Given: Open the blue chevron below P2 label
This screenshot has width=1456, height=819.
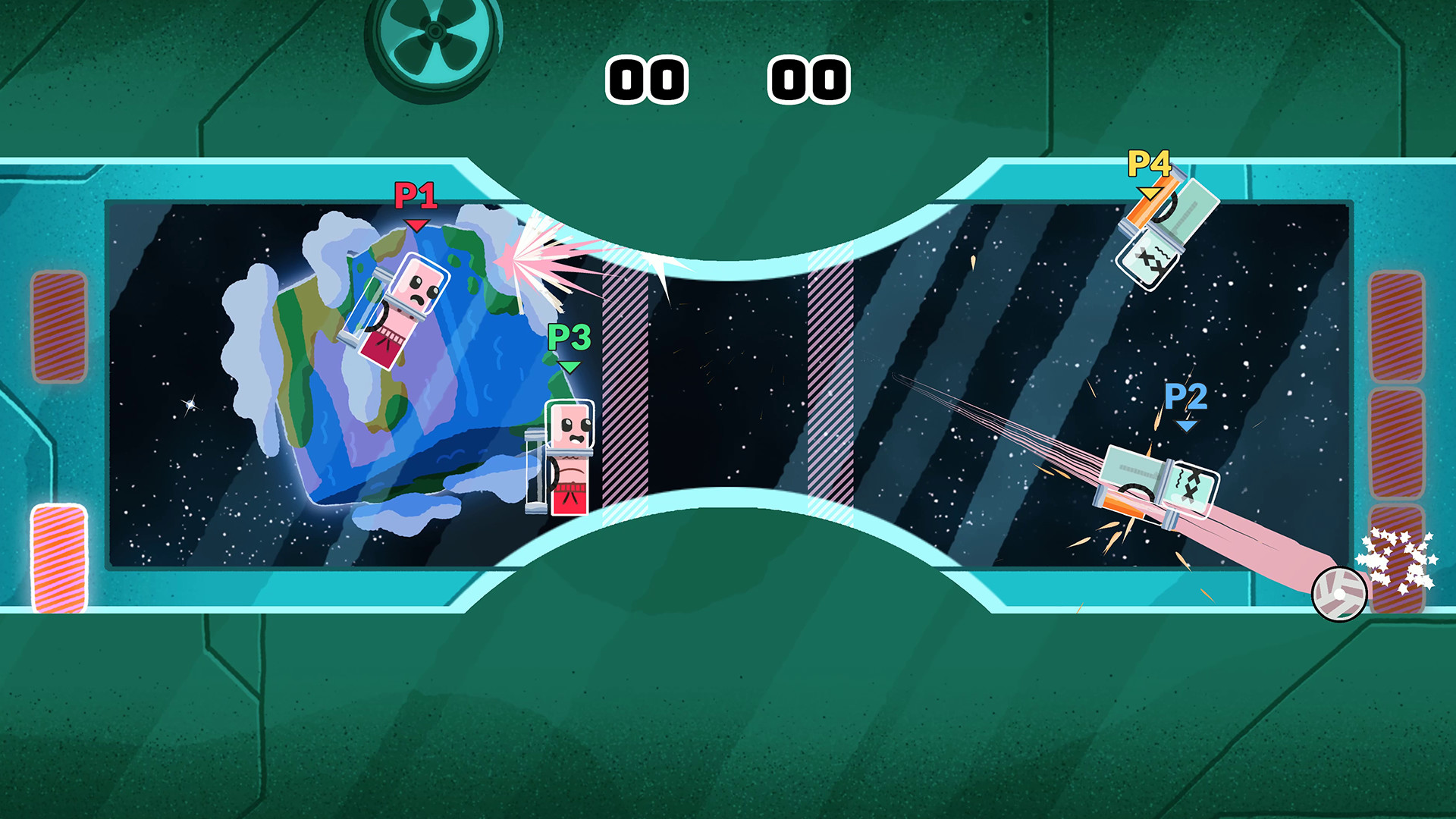Looking at the screenshot, I should (1185, 426).
